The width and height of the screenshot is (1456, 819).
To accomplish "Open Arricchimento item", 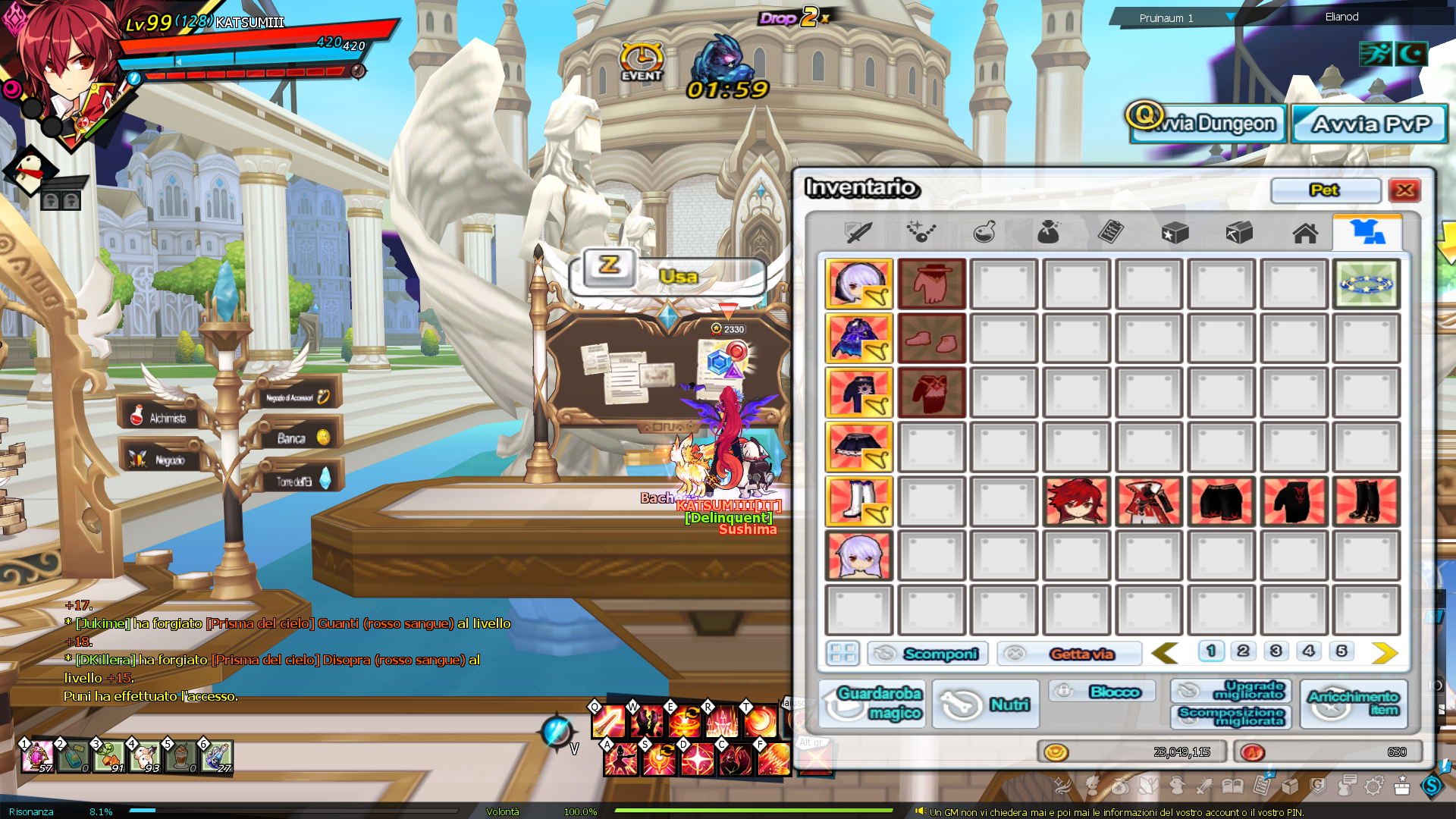I will point(1354,703).
